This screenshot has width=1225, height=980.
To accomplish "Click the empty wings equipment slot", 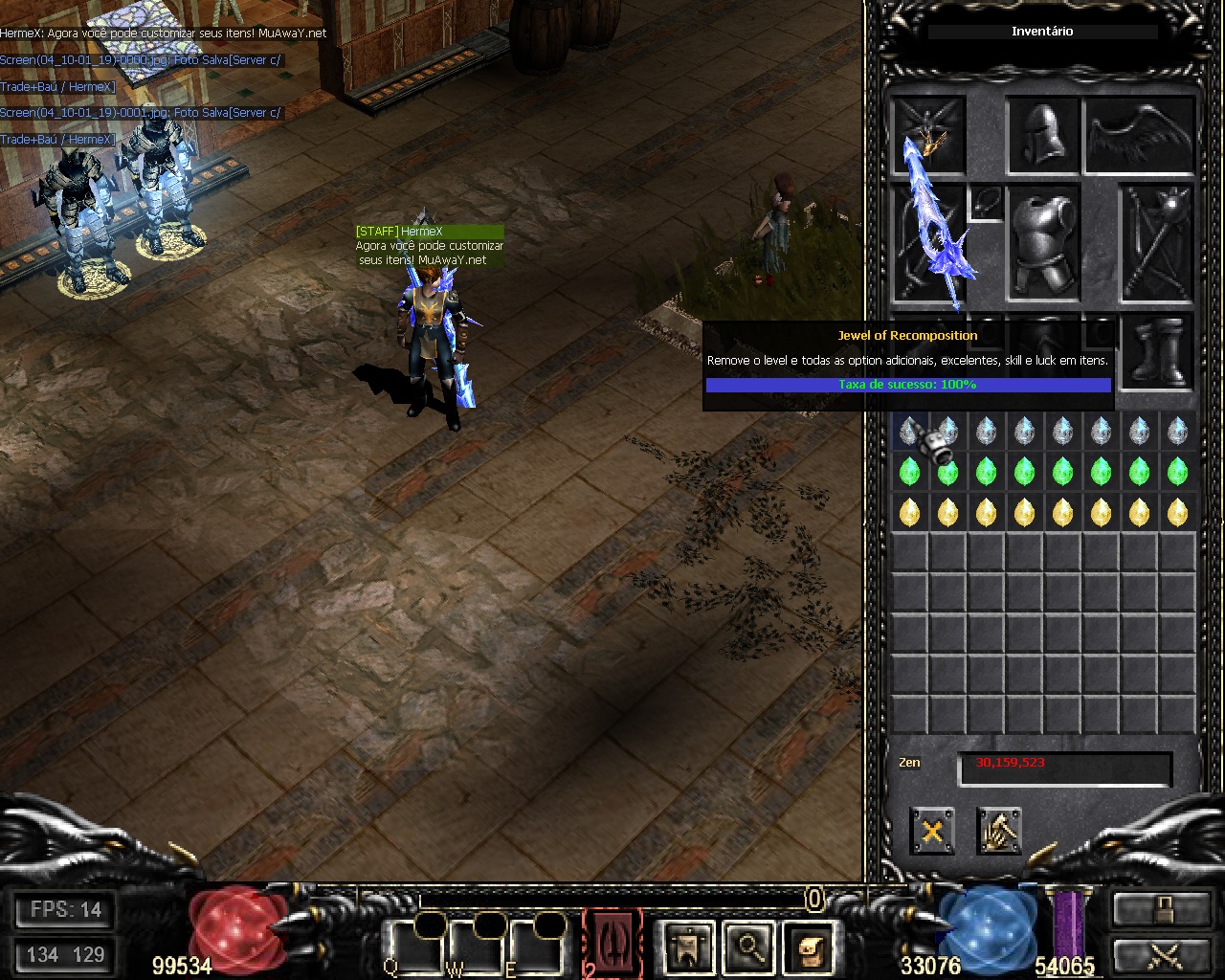I will (x=1140, y=136).
